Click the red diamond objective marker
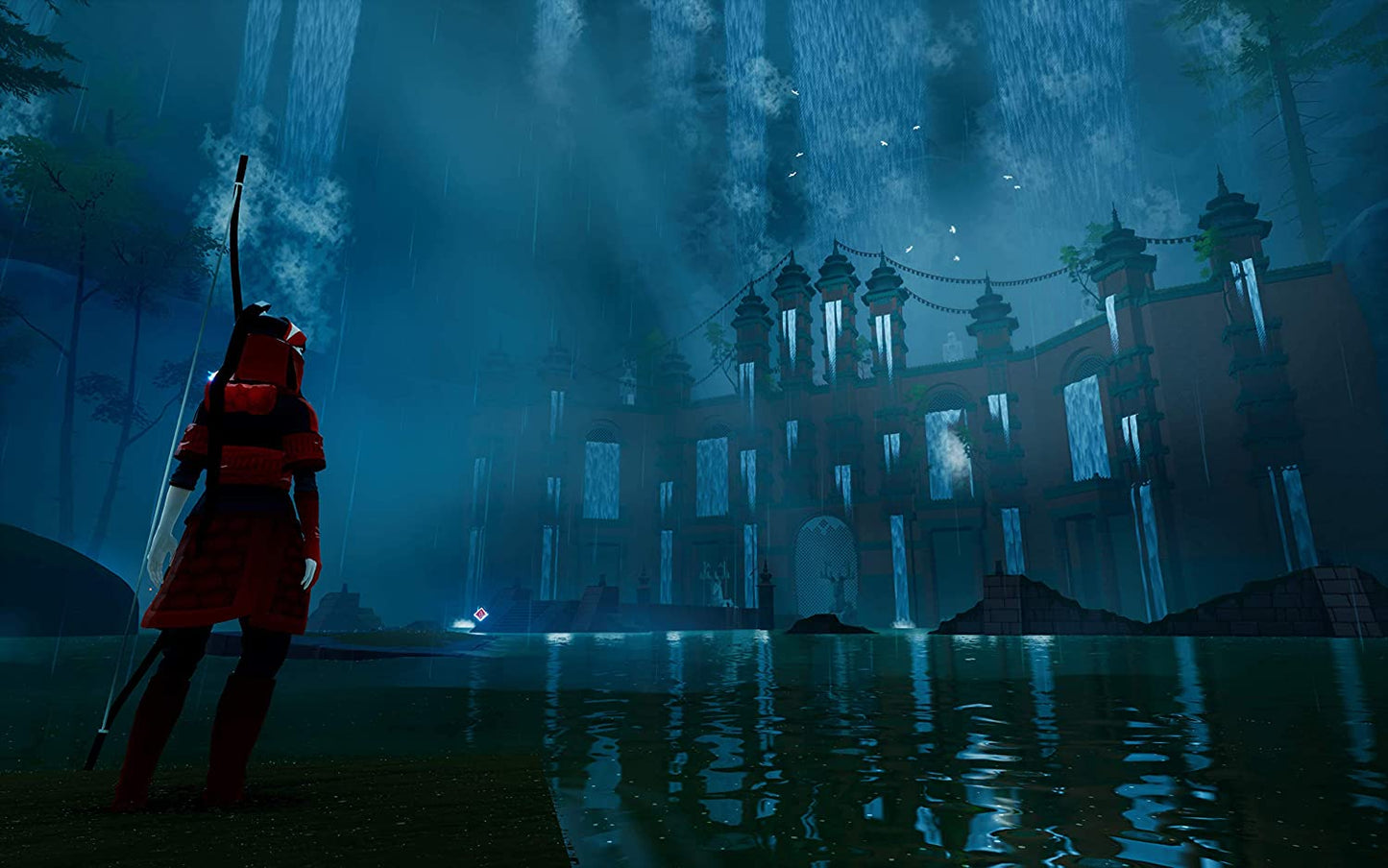Viewport: 1388px width, 868px height. [480, 614]
